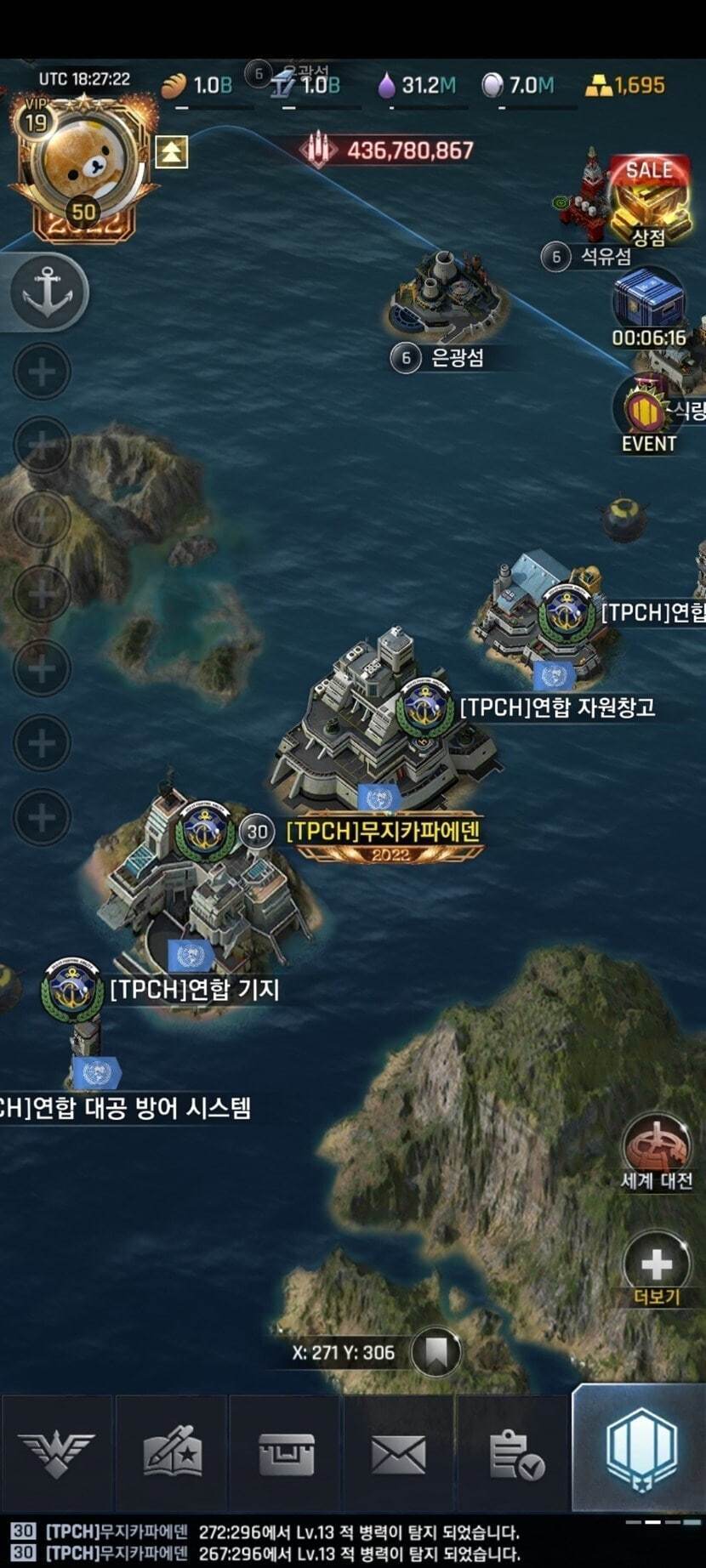
Task: Open the winged emblem menu in the bottom bar
Action: pos(56,1454)
